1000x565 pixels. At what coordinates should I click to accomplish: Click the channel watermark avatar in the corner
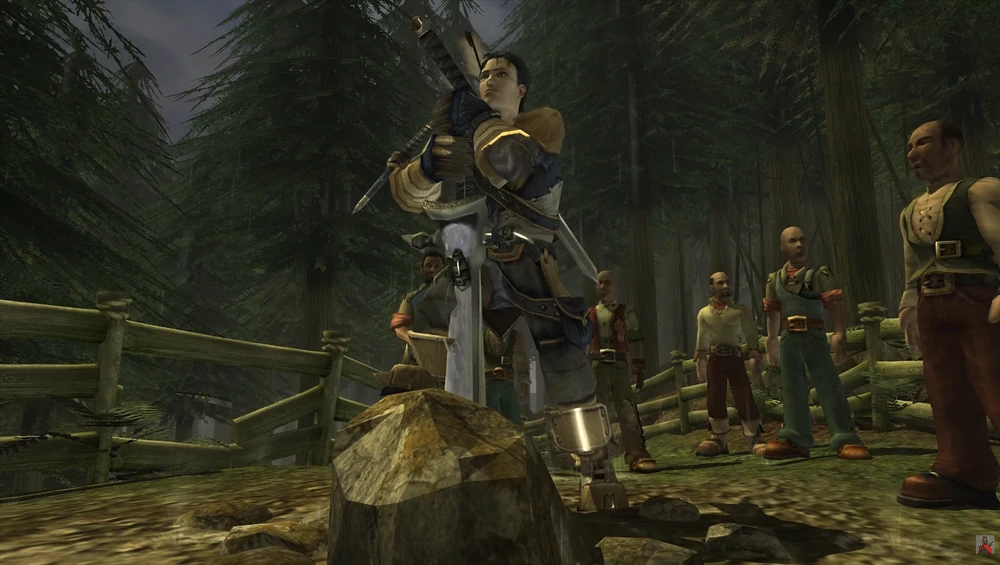click(984, 545)
